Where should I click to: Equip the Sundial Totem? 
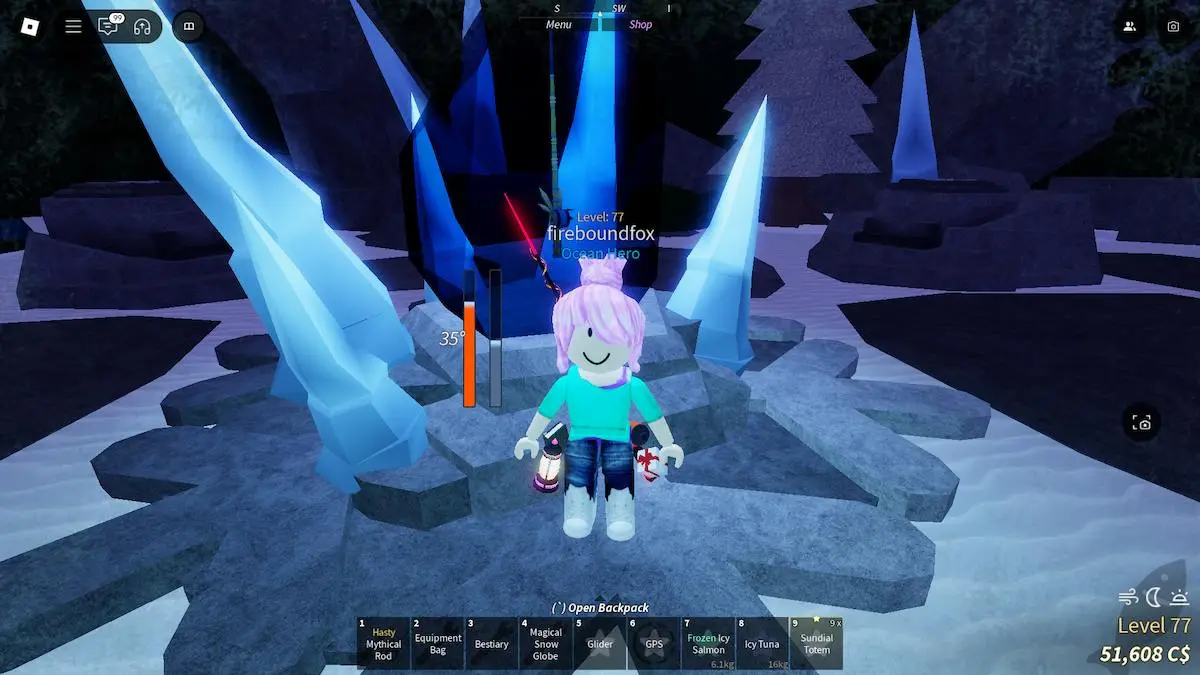pyautogui.click(x=817, y=643)
